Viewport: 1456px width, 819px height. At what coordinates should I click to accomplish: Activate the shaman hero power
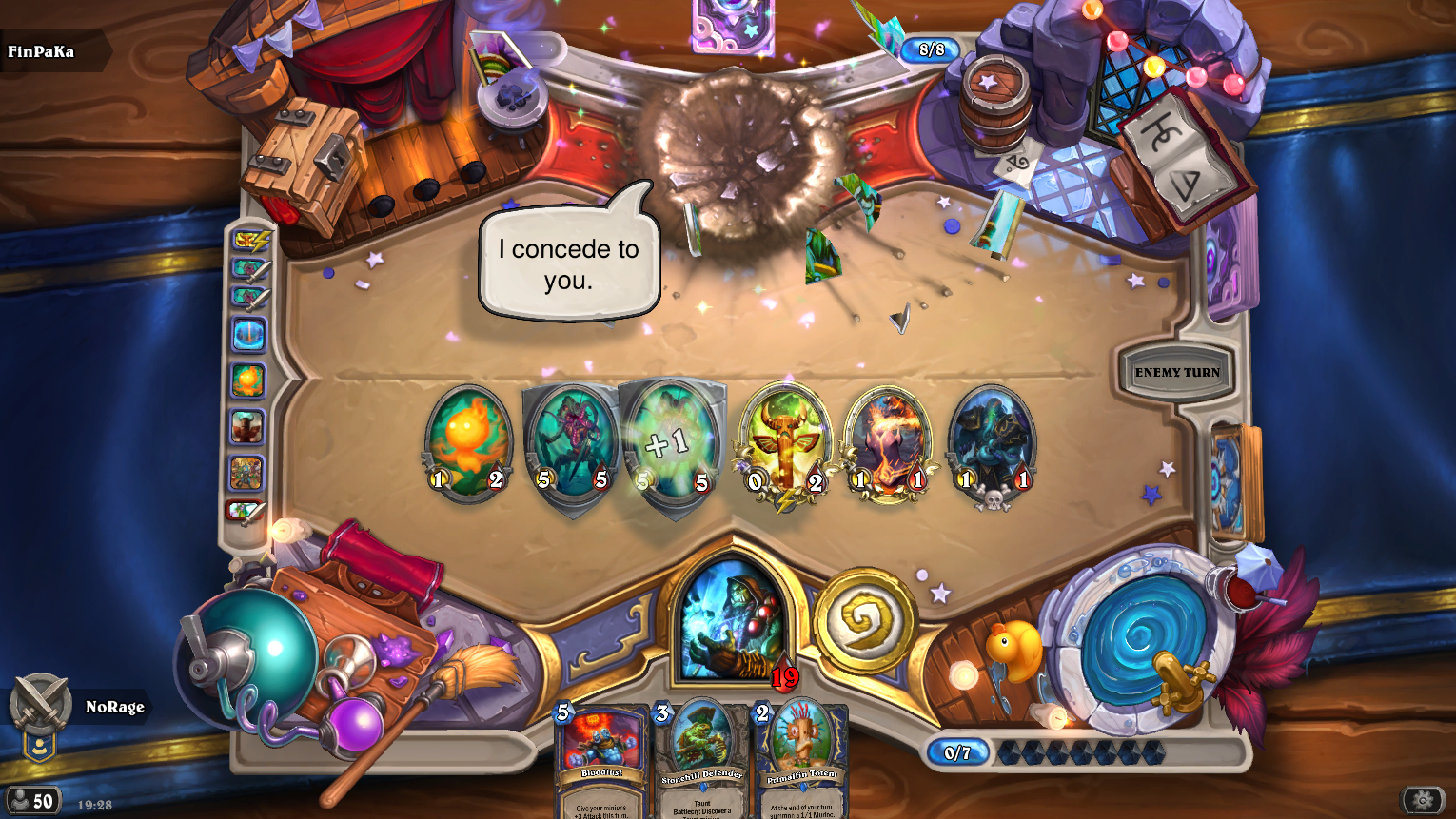[x=864, y=621]
